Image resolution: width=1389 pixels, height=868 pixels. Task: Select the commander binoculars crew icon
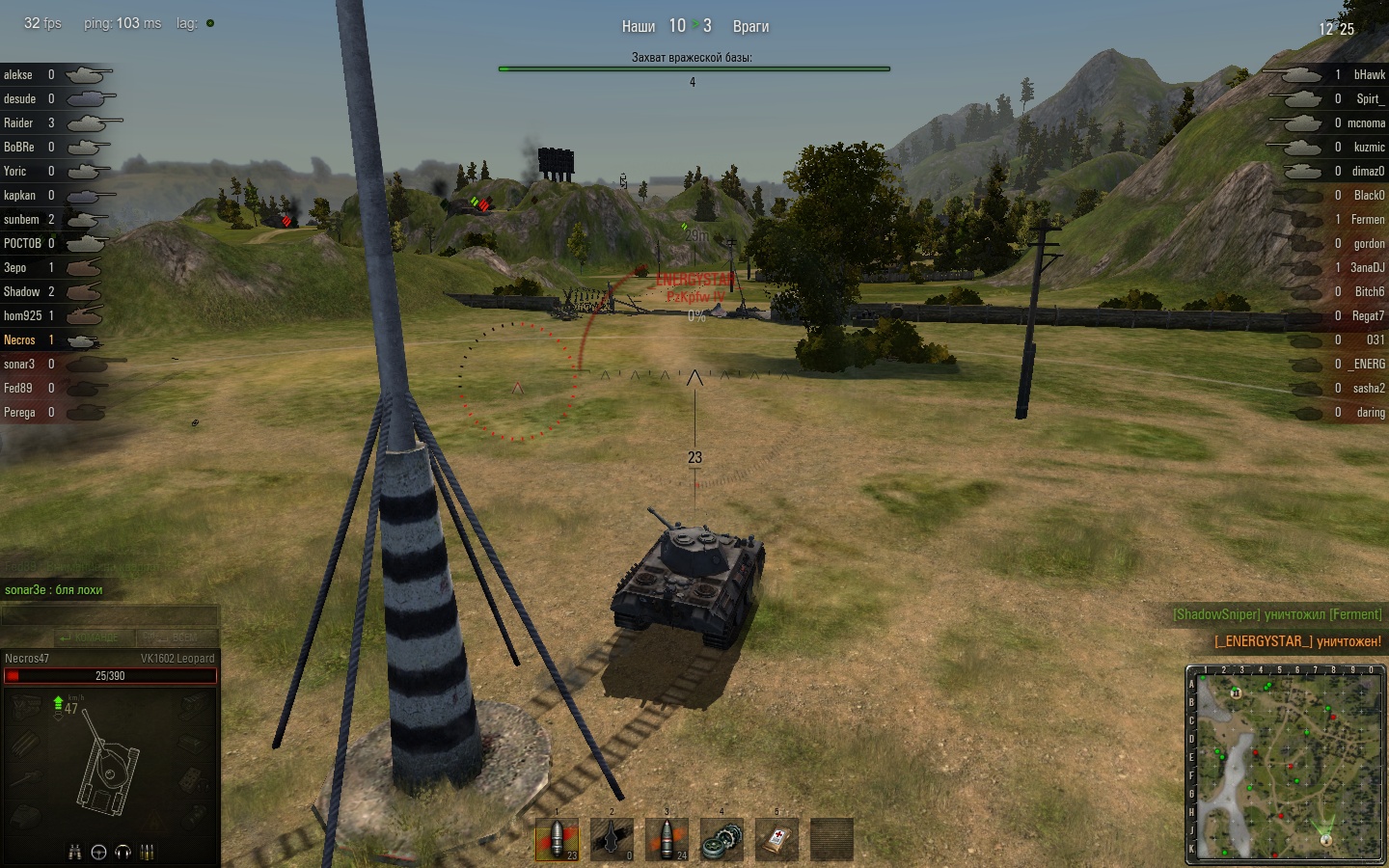(75, 852)
